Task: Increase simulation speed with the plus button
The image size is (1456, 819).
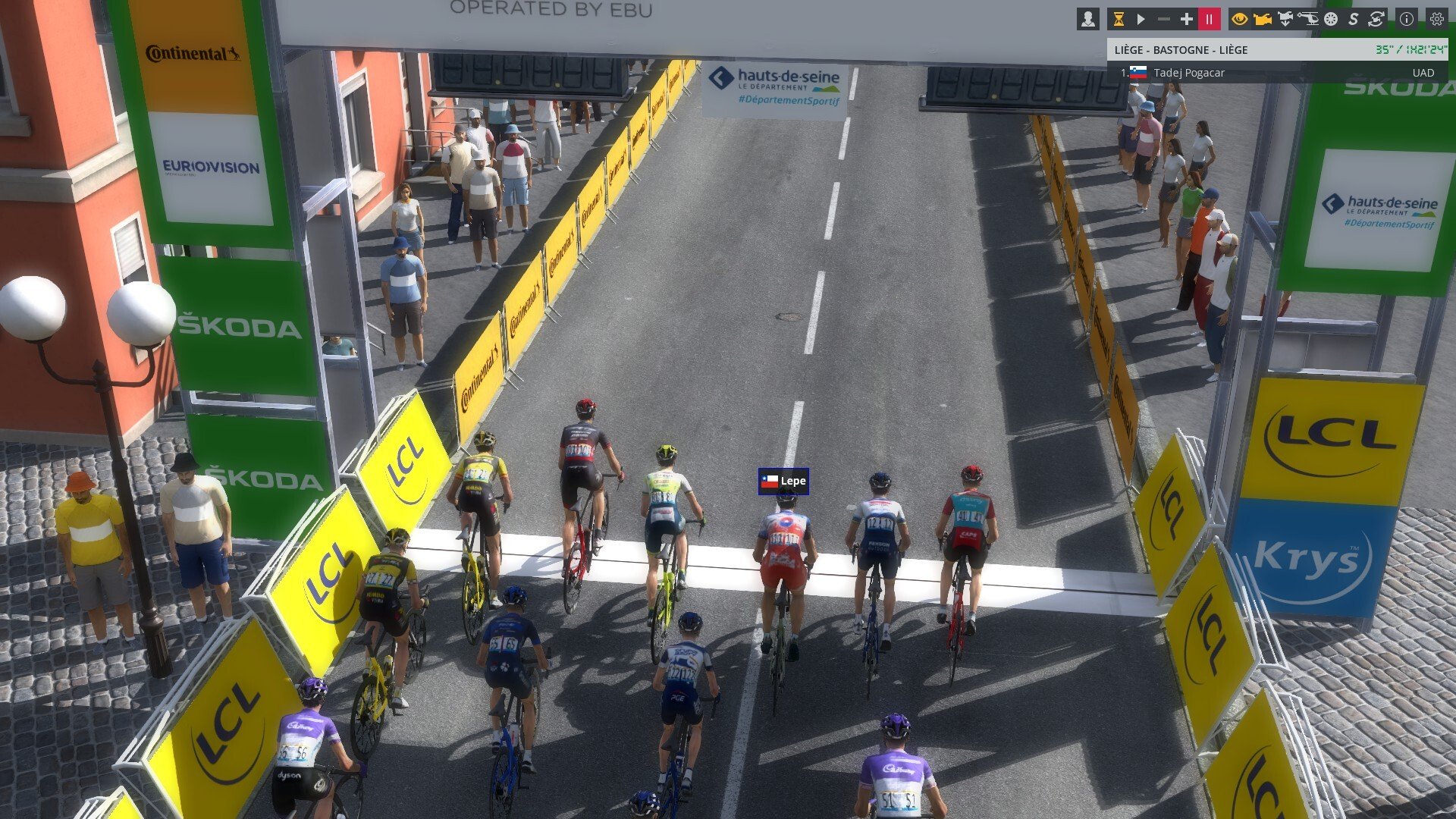Action: pos(1187,19)
